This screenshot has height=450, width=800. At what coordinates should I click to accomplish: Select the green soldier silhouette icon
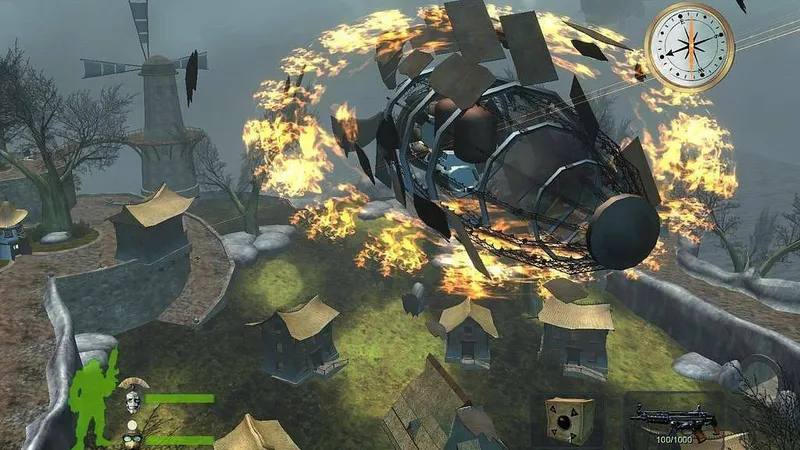tap(97, 397)
